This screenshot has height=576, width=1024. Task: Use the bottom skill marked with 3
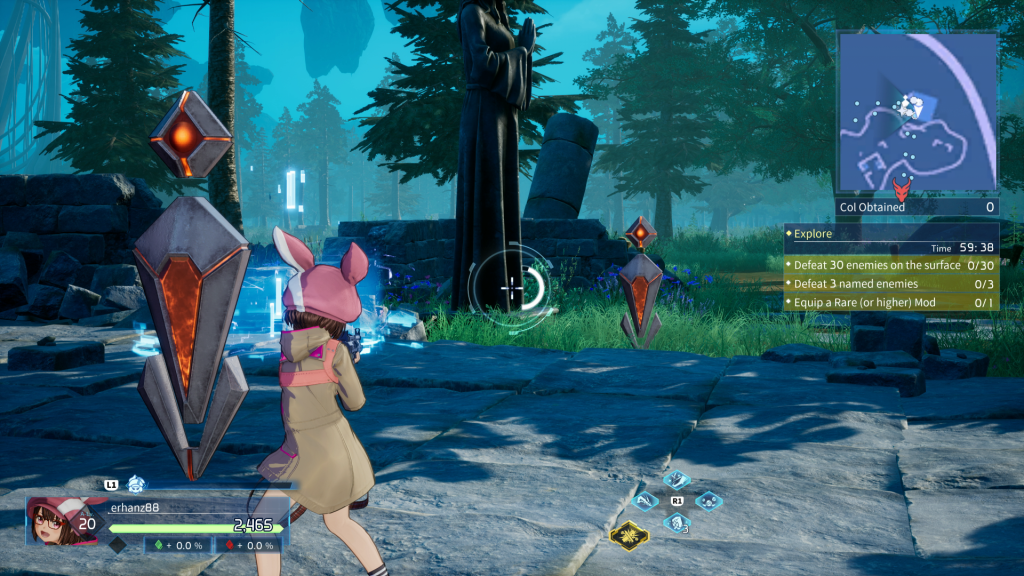coord(677,521)
